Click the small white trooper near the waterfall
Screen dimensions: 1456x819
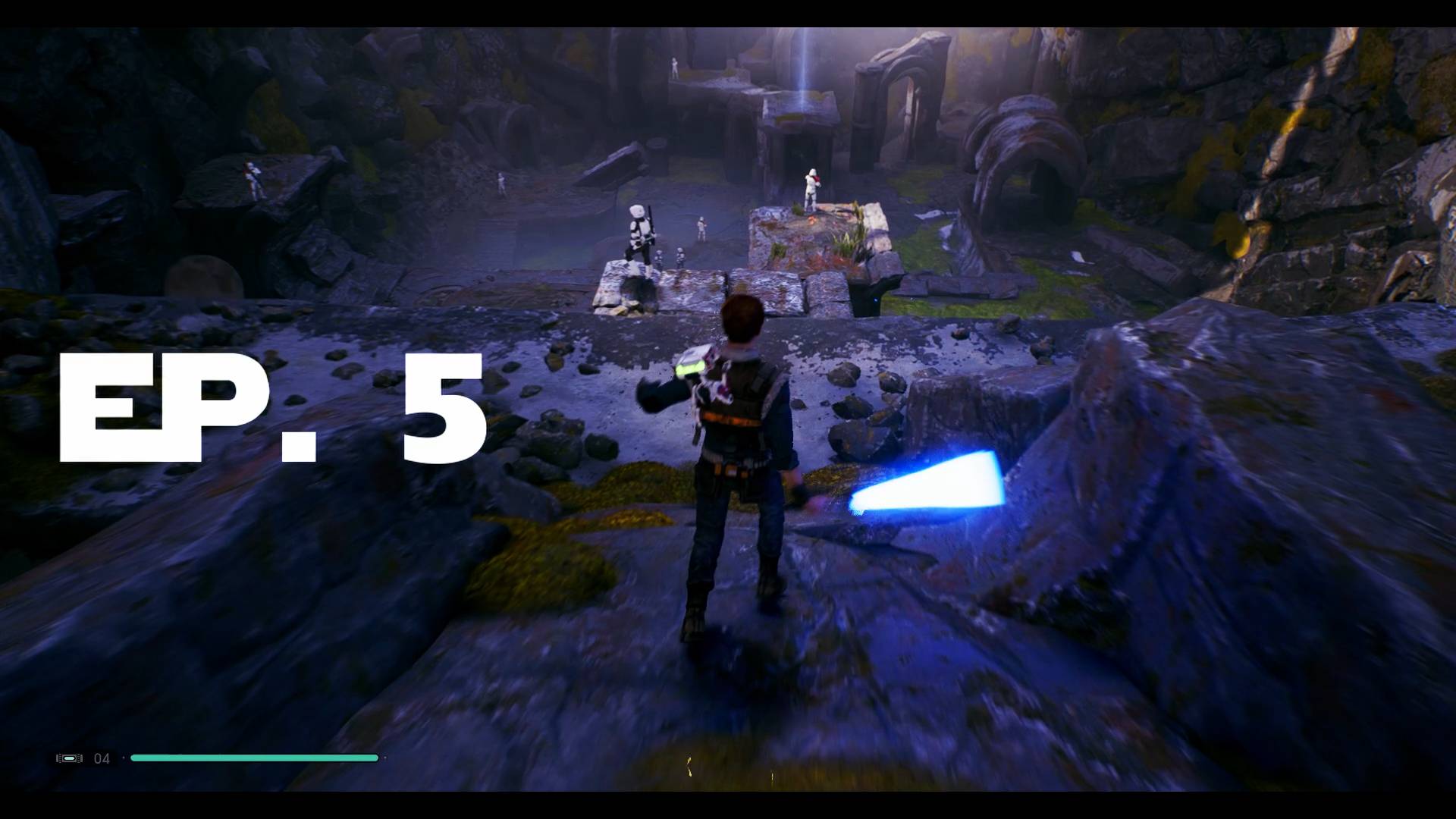674,68
